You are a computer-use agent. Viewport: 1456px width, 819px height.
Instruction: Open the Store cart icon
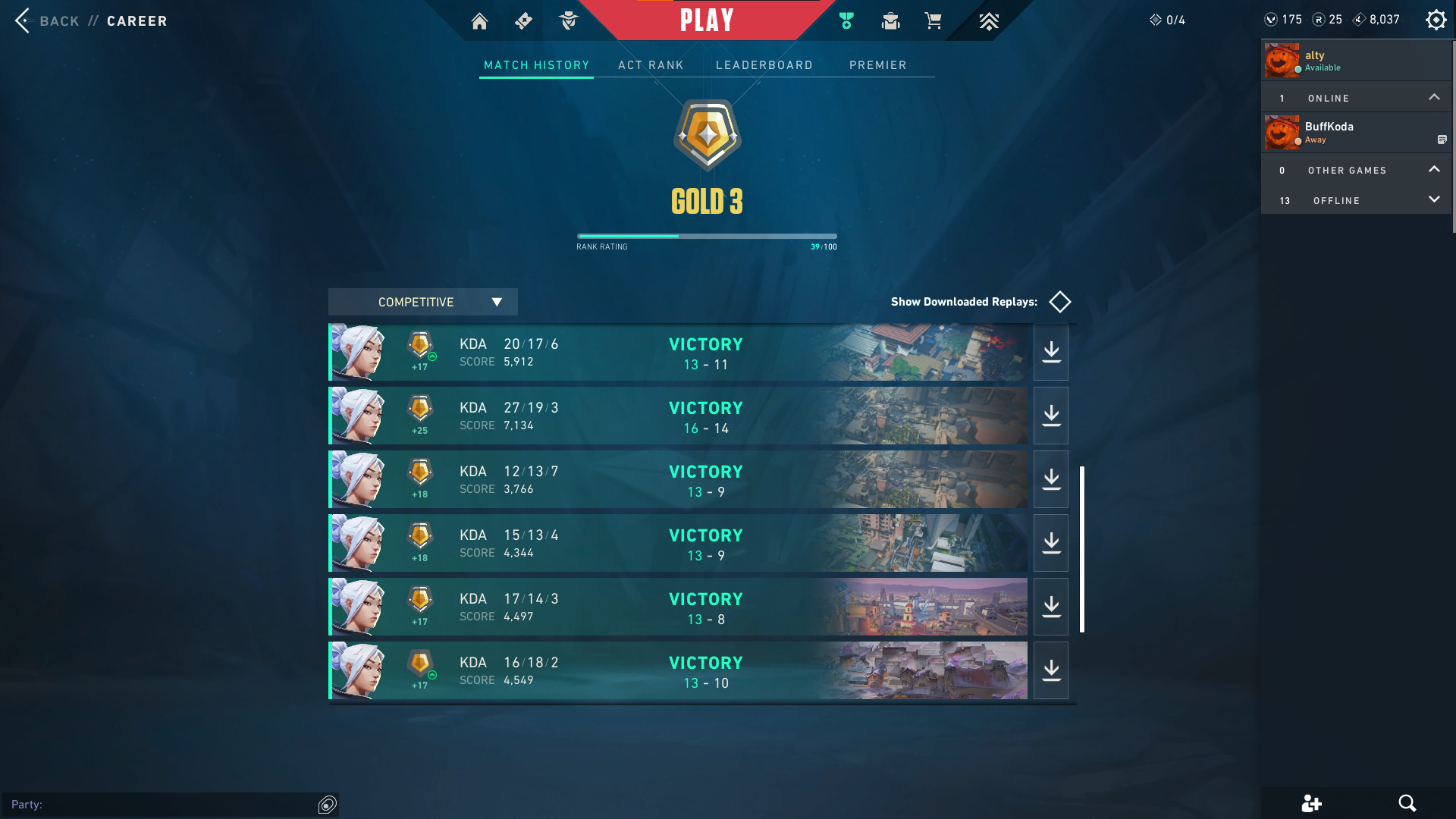(x=934, y=20)
